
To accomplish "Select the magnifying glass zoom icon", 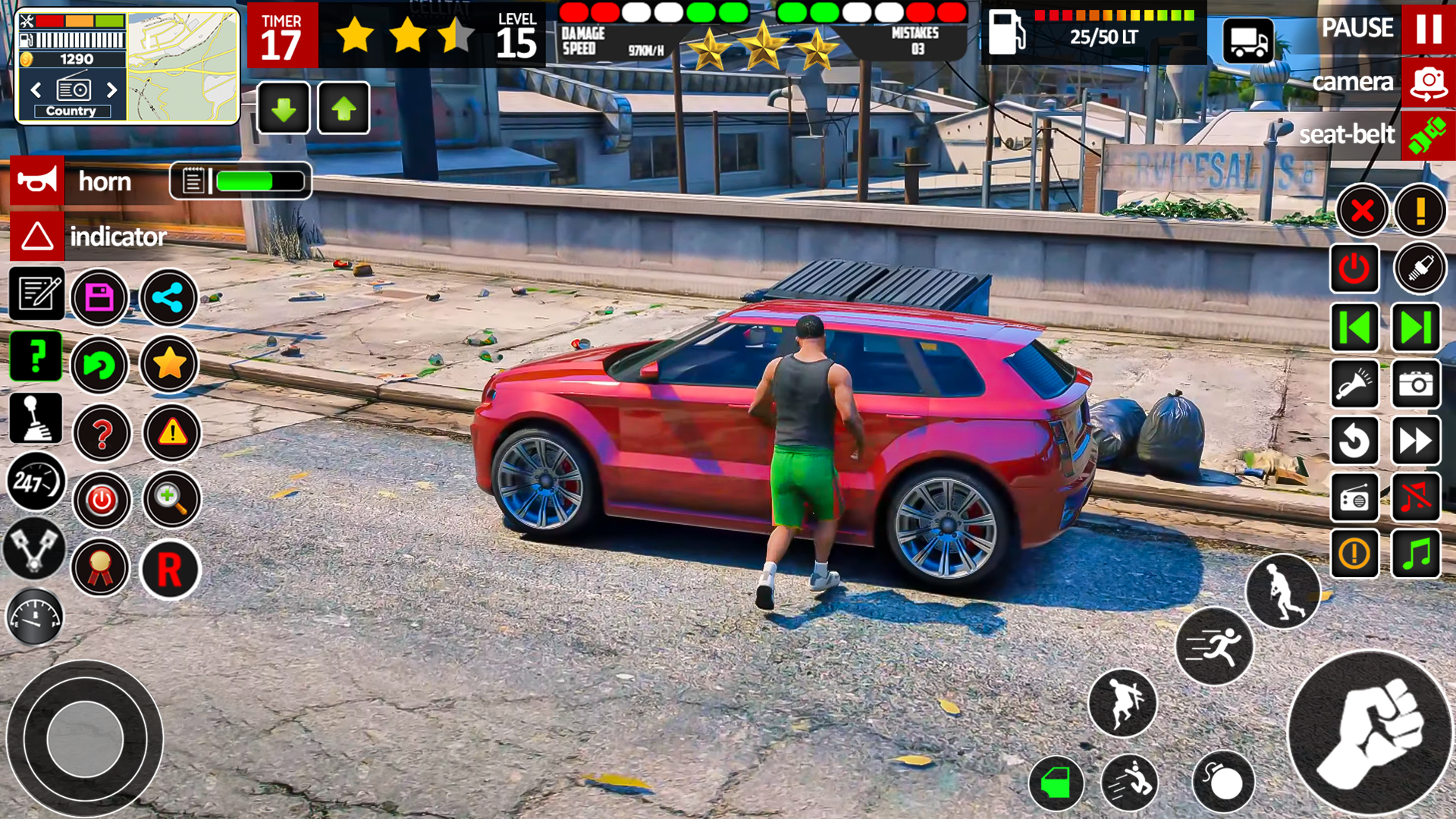I will click(172, 501).
